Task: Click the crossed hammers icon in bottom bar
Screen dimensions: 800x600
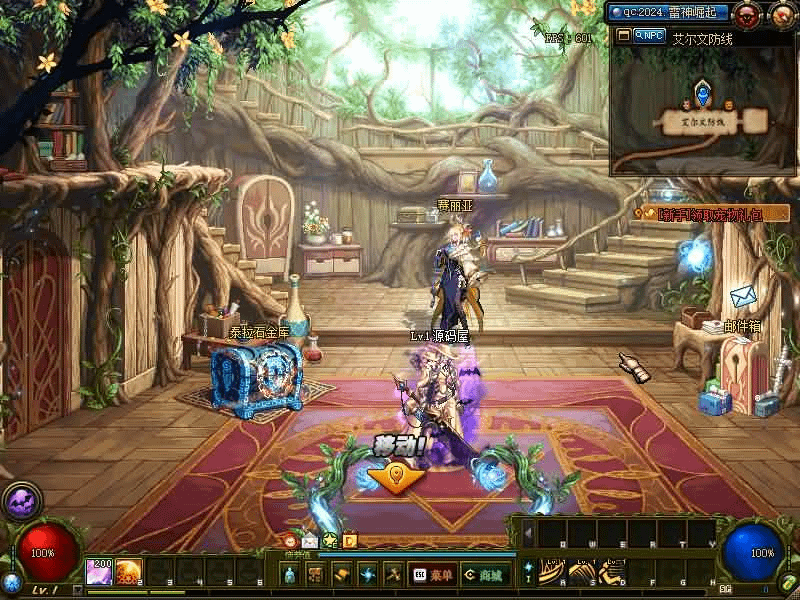Action: (393, 575)
